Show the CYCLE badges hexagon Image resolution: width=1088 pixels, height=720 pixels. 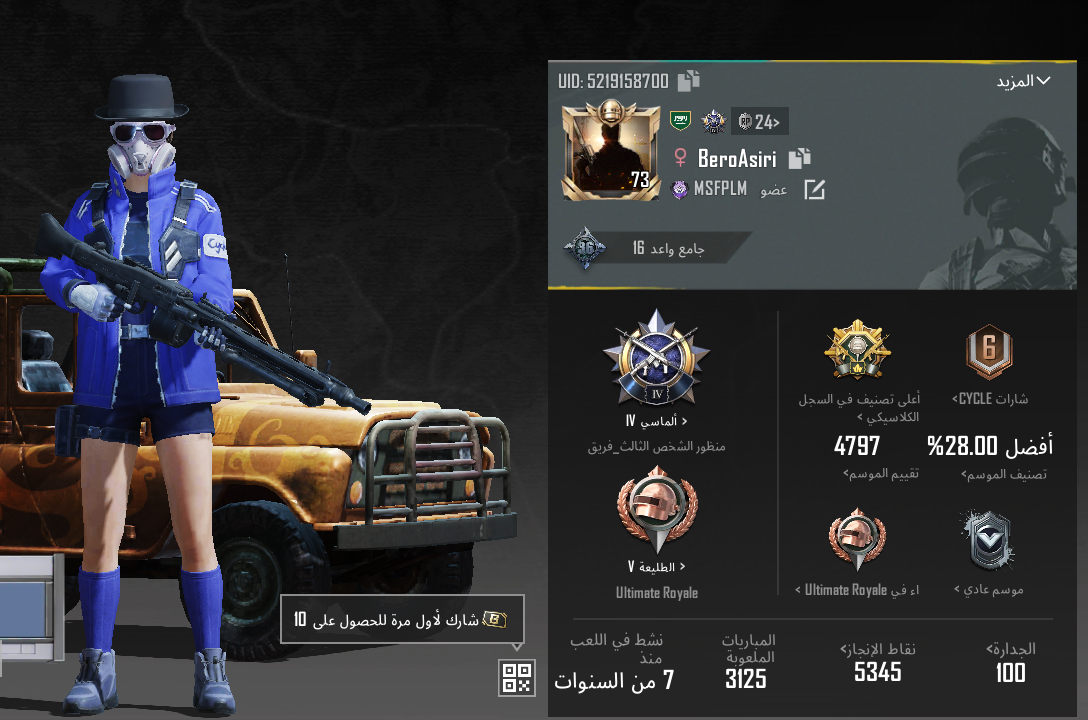[x=989, y=353]
